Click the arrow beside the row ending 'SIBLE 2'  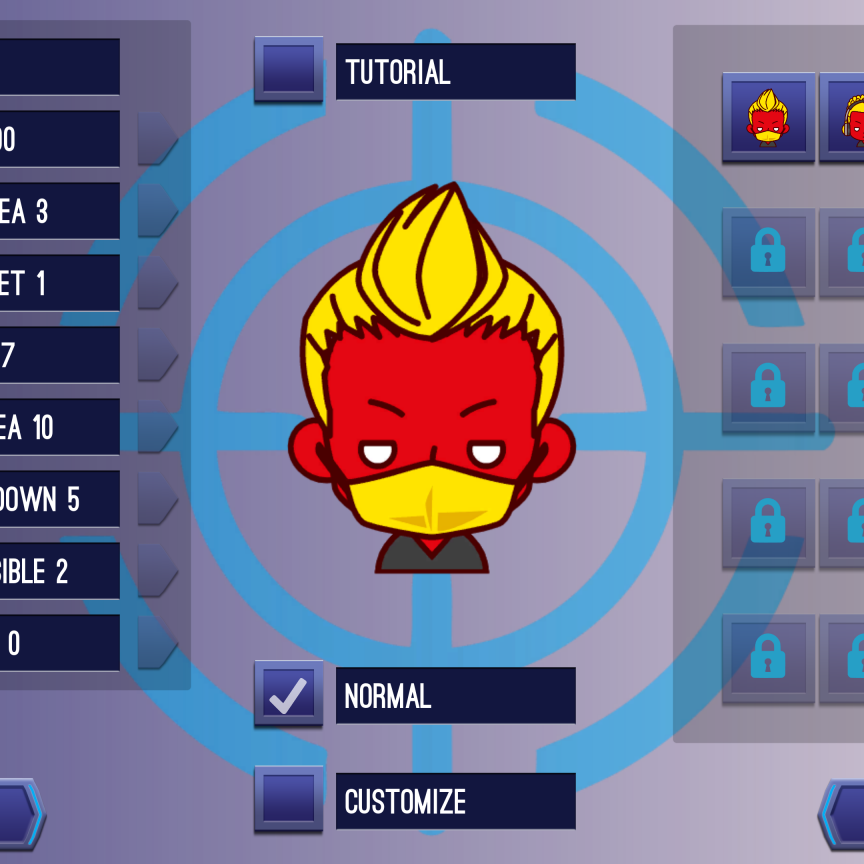click(155, 571)
